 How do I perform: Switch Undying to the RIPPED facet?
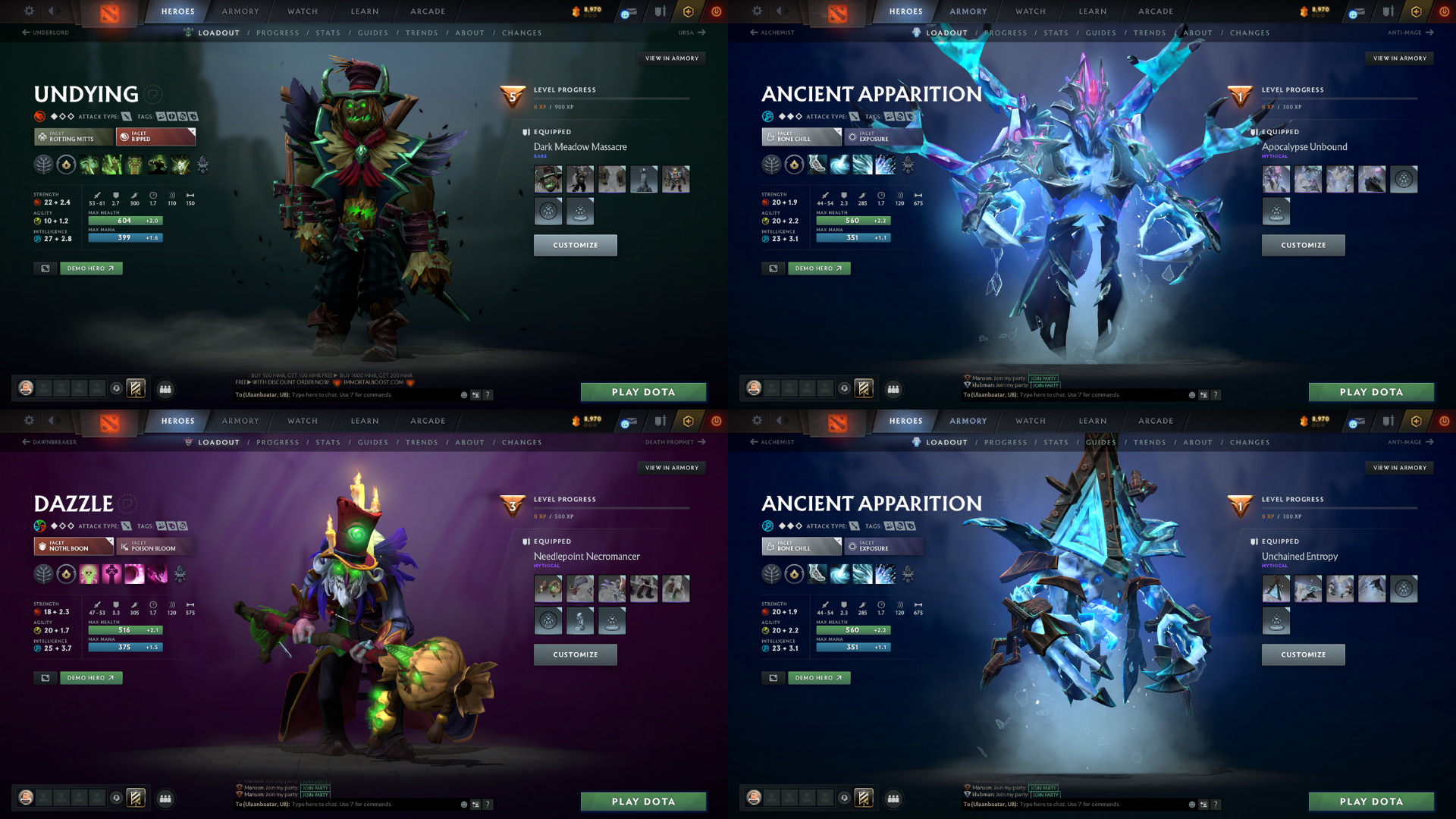click(x=155, y=137)
